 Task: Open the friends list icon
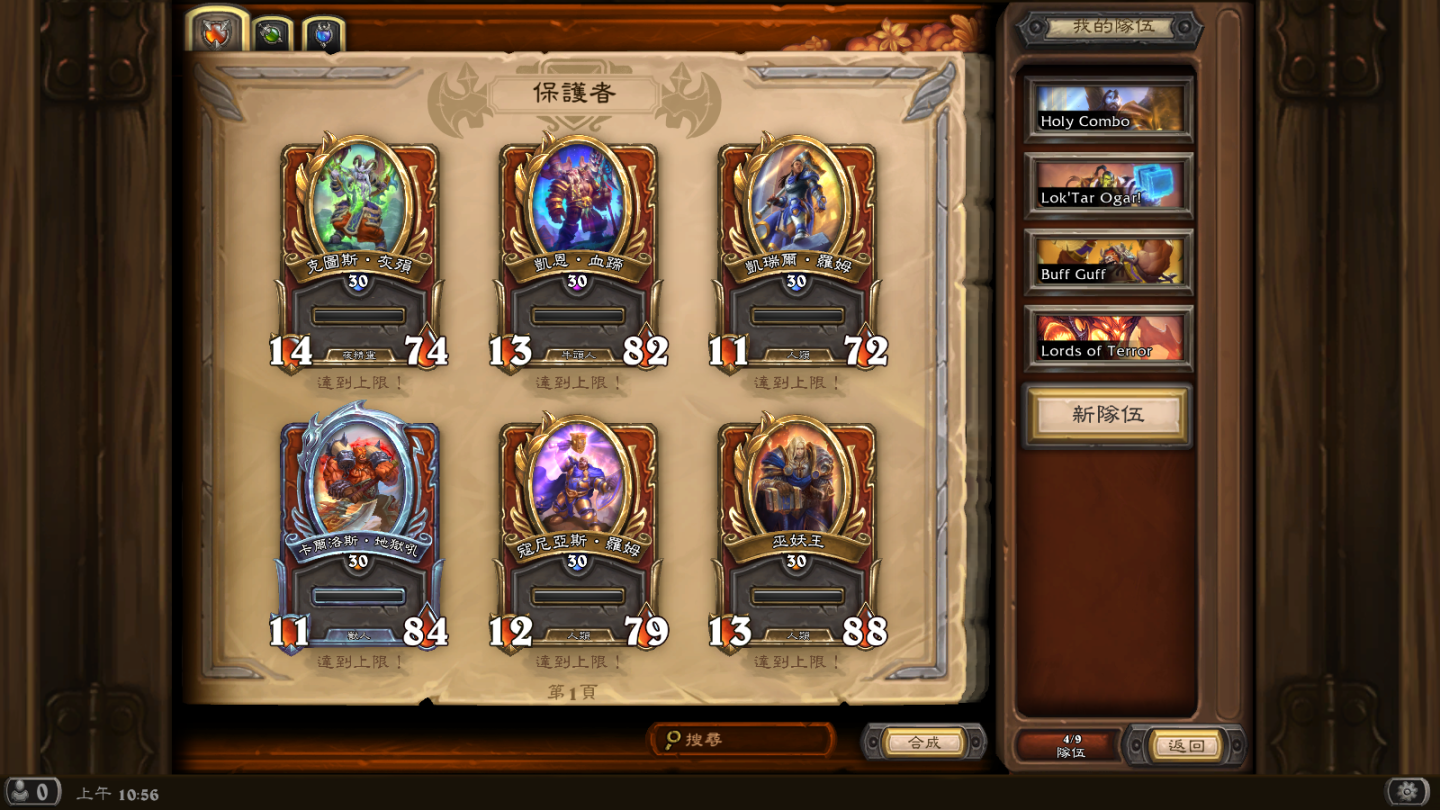pos(31,793)
